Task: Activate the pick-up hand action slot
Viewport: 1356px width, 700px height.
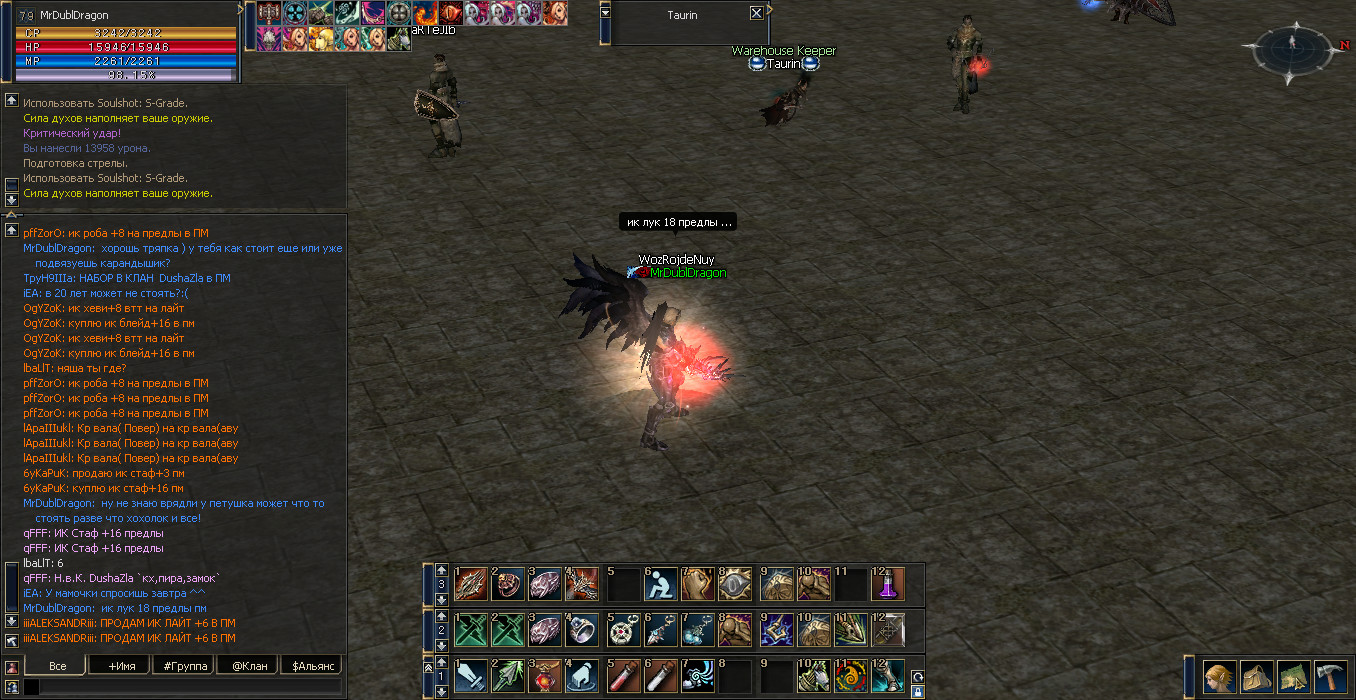Action: 584,676
